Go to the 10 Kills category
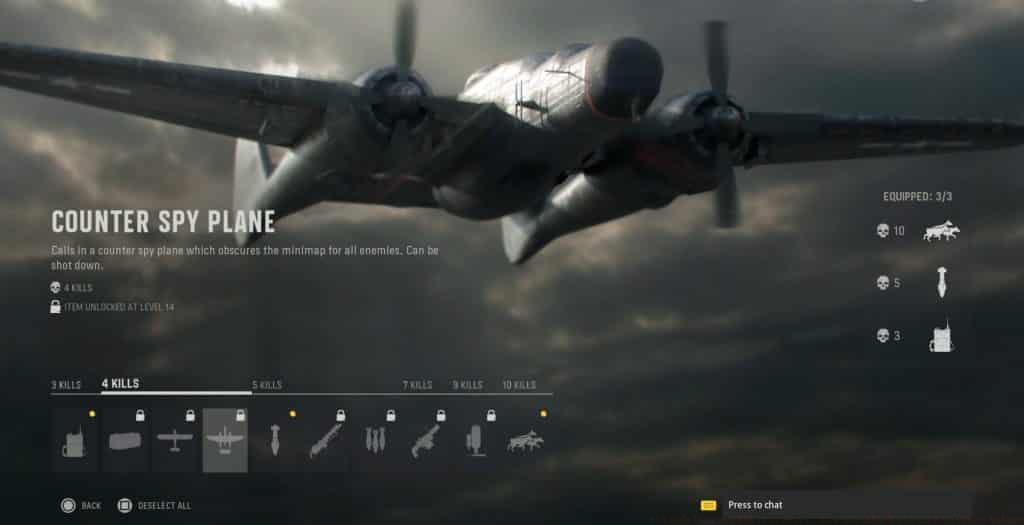Image resolution: width=1024 pixels, height=525 pixels. pyautogui.click(x=519, y=385)
